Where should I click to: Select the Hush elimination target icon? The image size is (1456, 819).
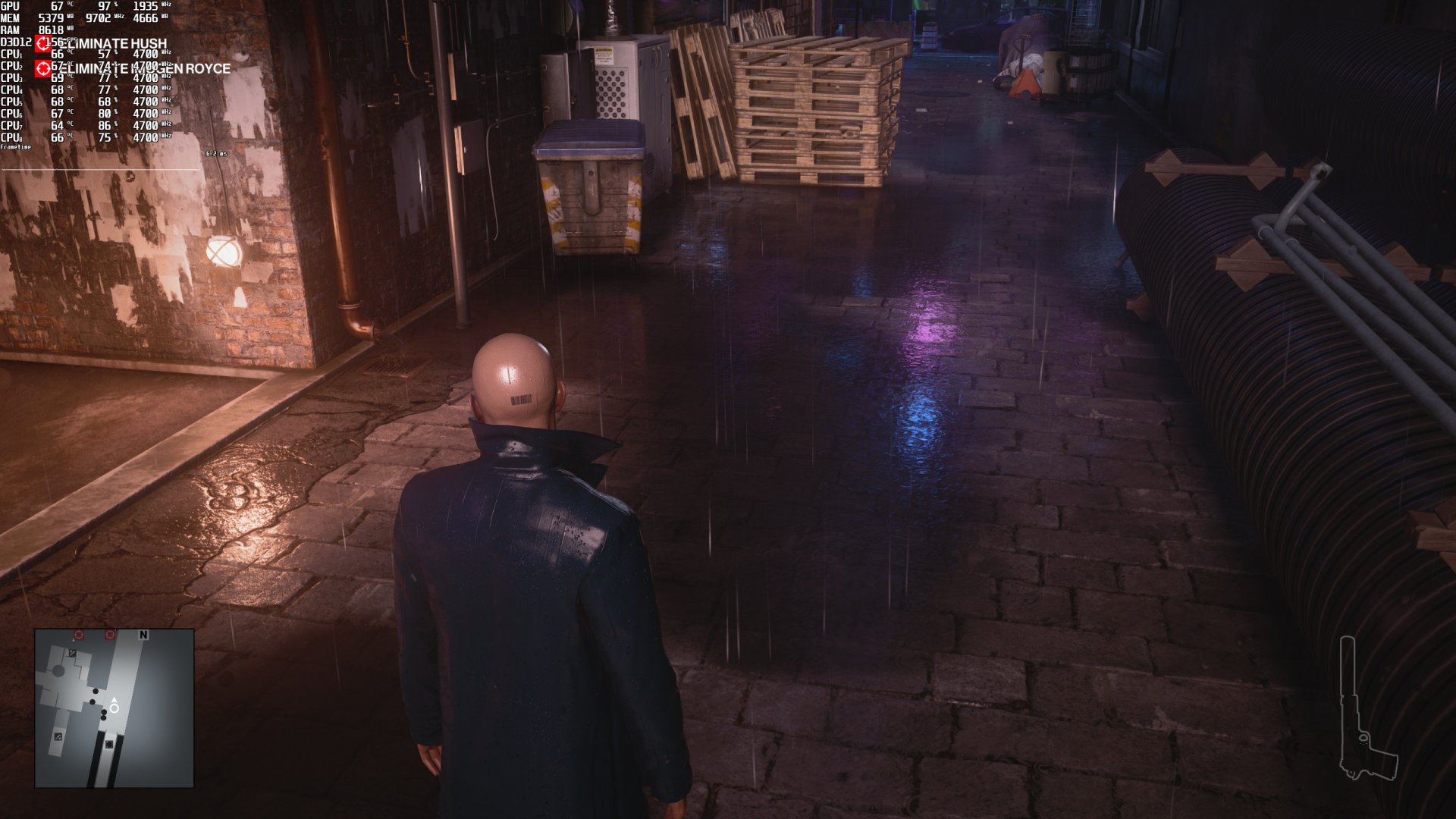point(44,44)
